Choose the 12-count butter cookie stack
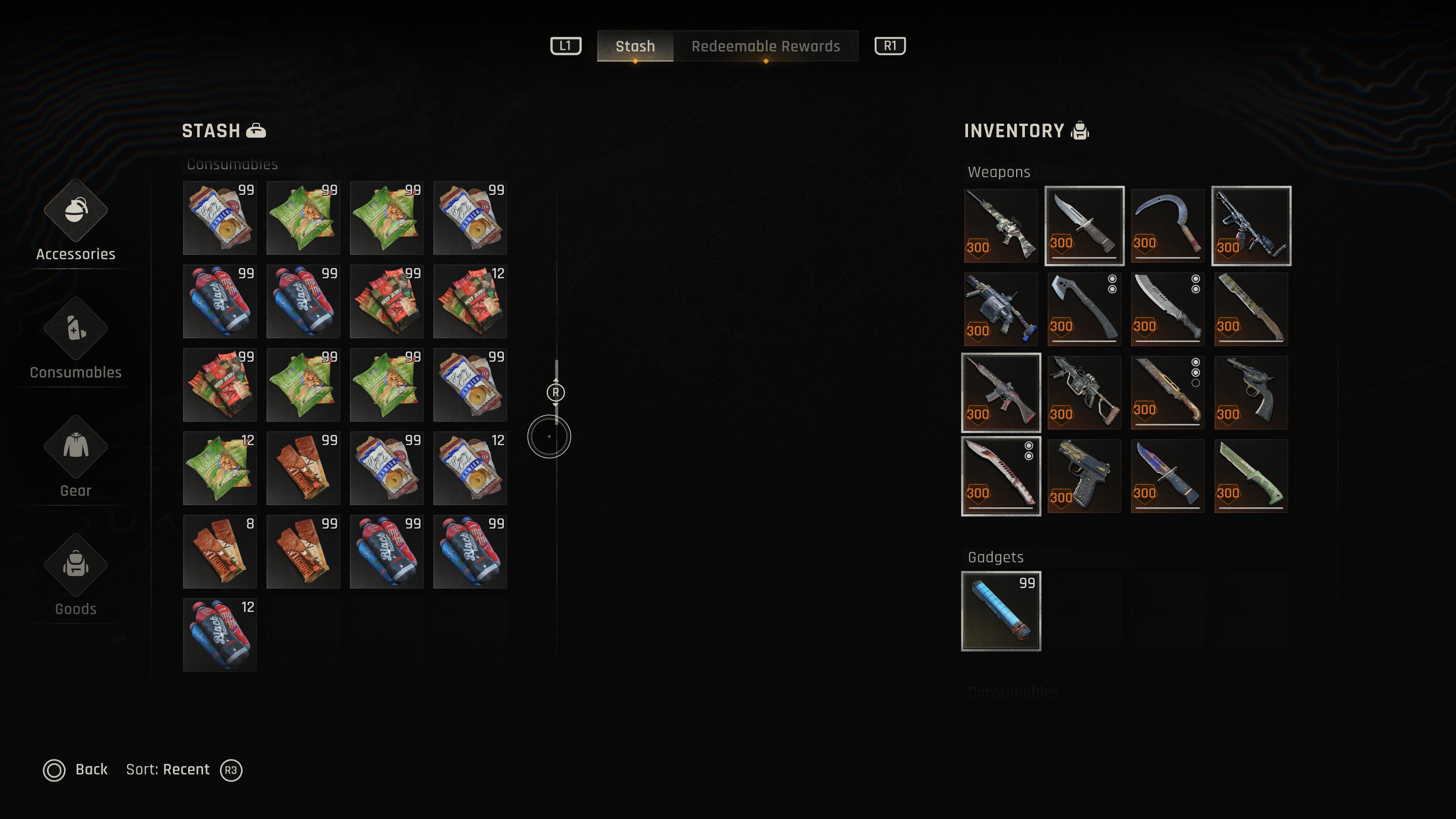1456x819 pixels. pos(470,468)
